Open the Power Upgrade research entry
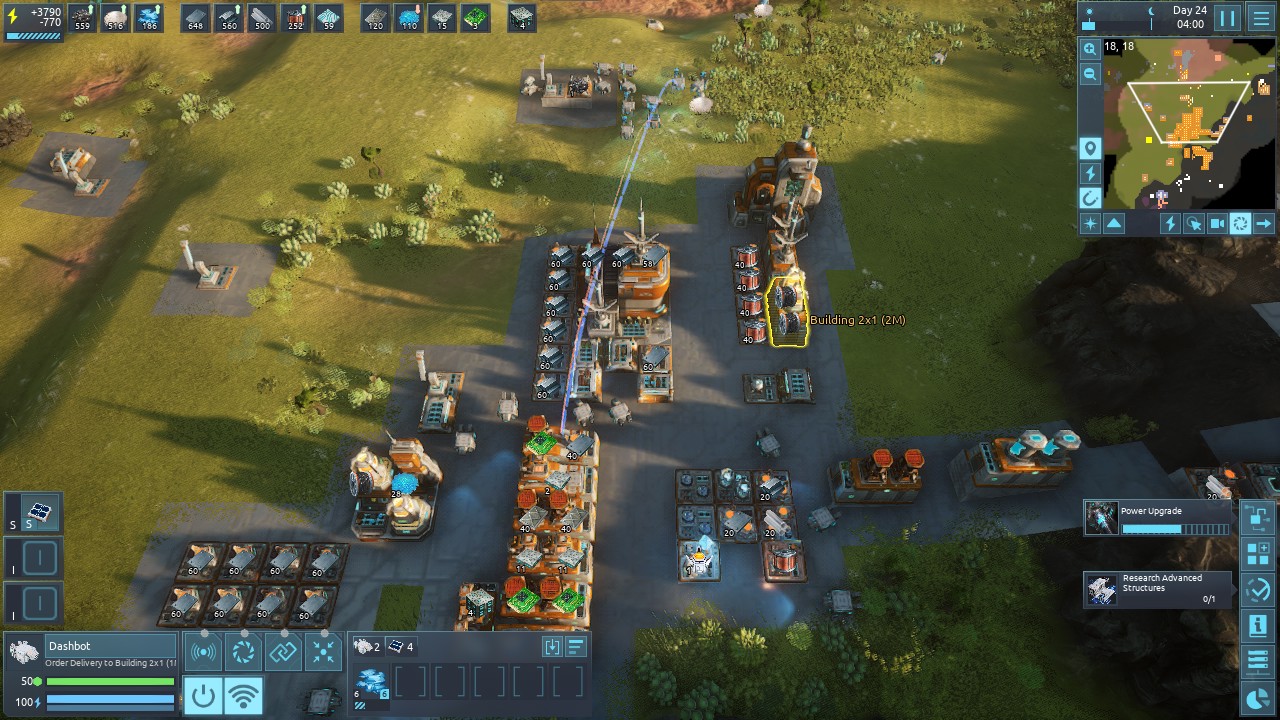The width and height of the screenshot is (1280, 720). (x=1158, y=518)
